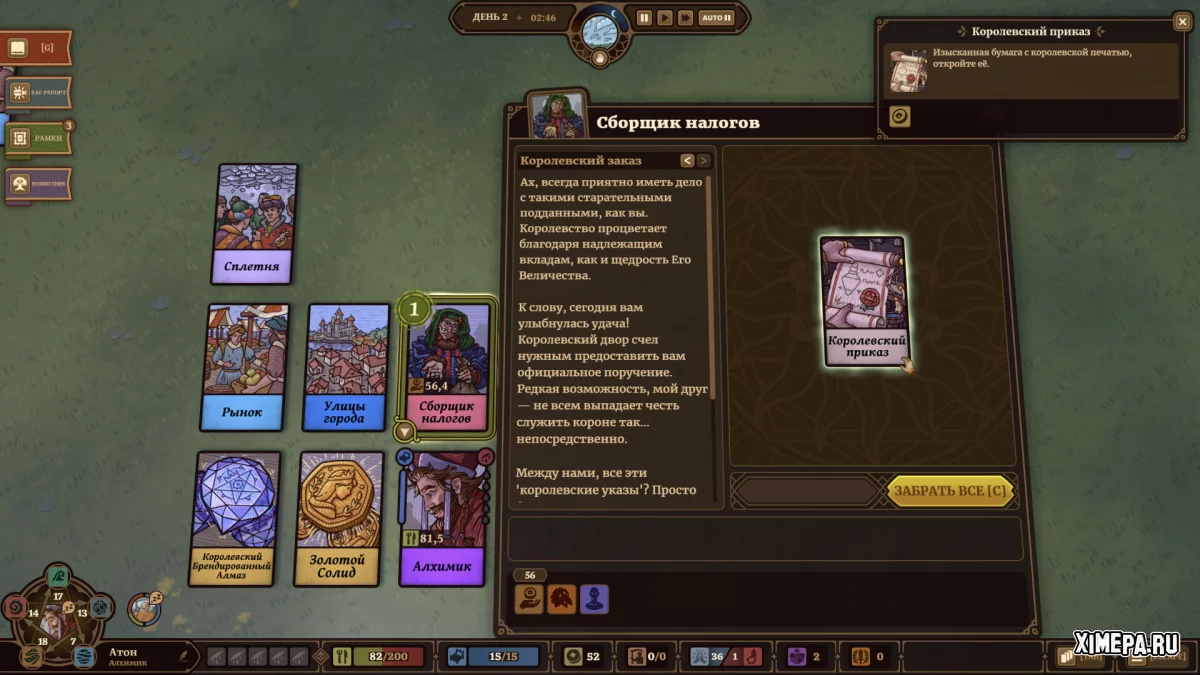1200x675 pixels.
Task: Pause the game time
Action: [644, 18]
